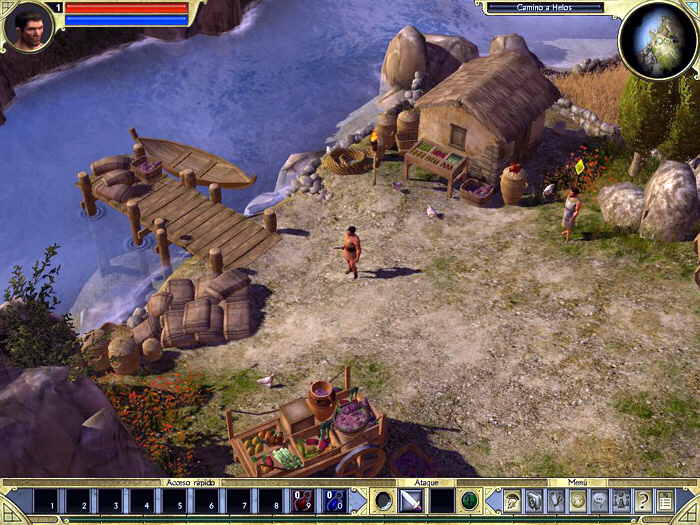The height and width of the screenshot is (525, 700).
Task: Click the left arrow beside the attack slots
Action: [x=357, y=500]
